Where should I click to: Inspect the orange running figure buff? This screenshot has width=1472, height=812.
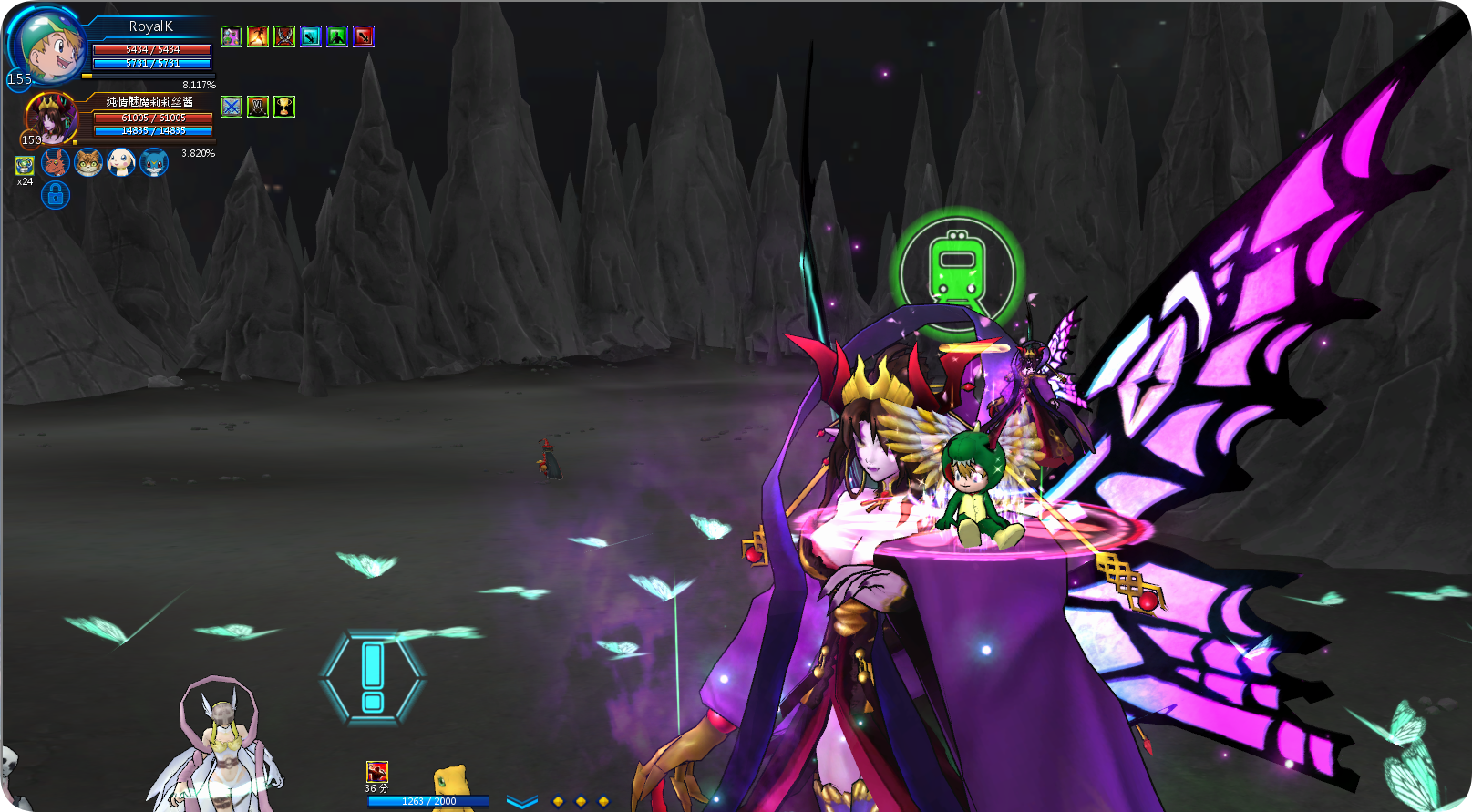[258, 36]
